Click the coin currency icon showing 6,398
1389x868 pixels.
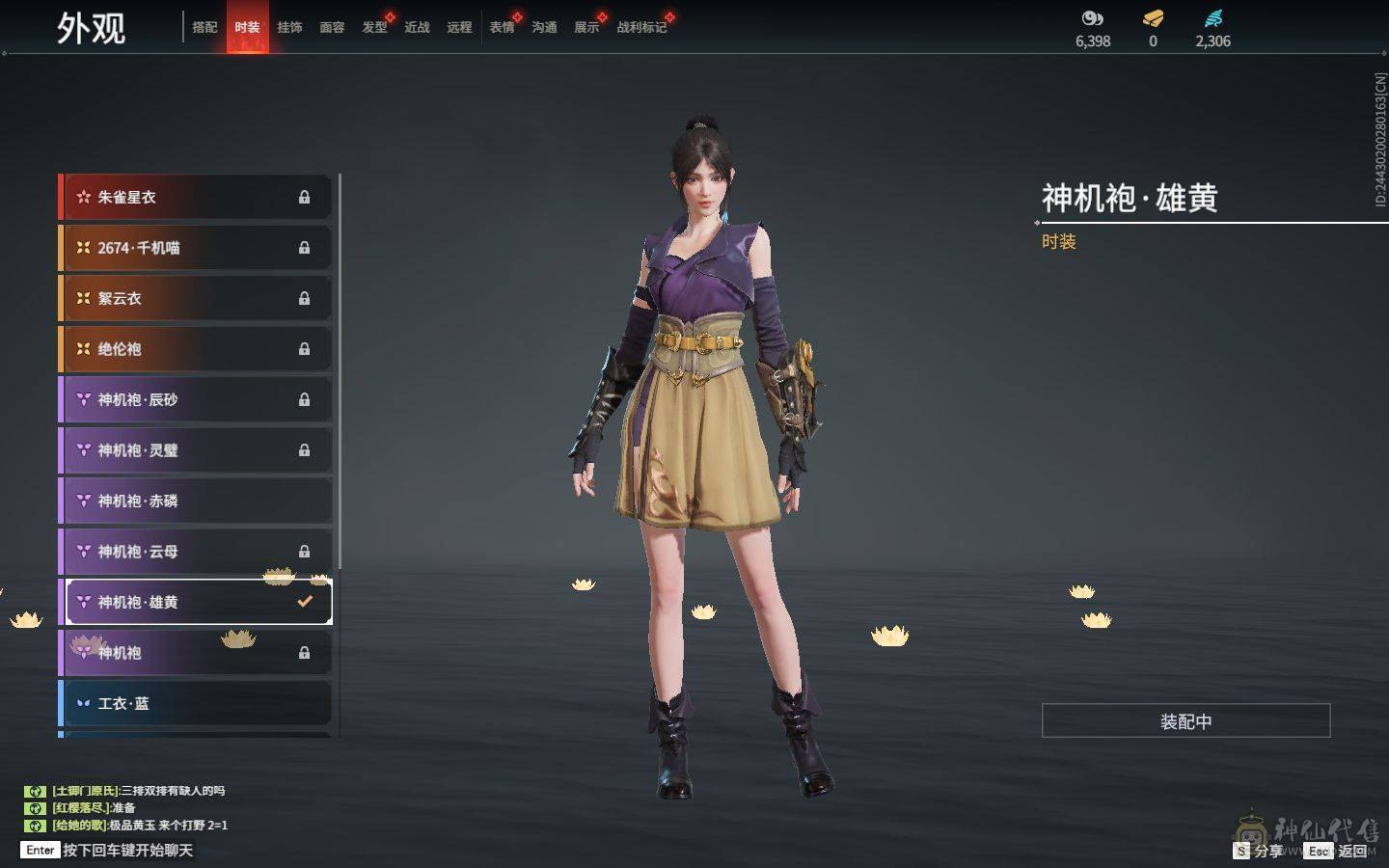(x=1090, y=17)
